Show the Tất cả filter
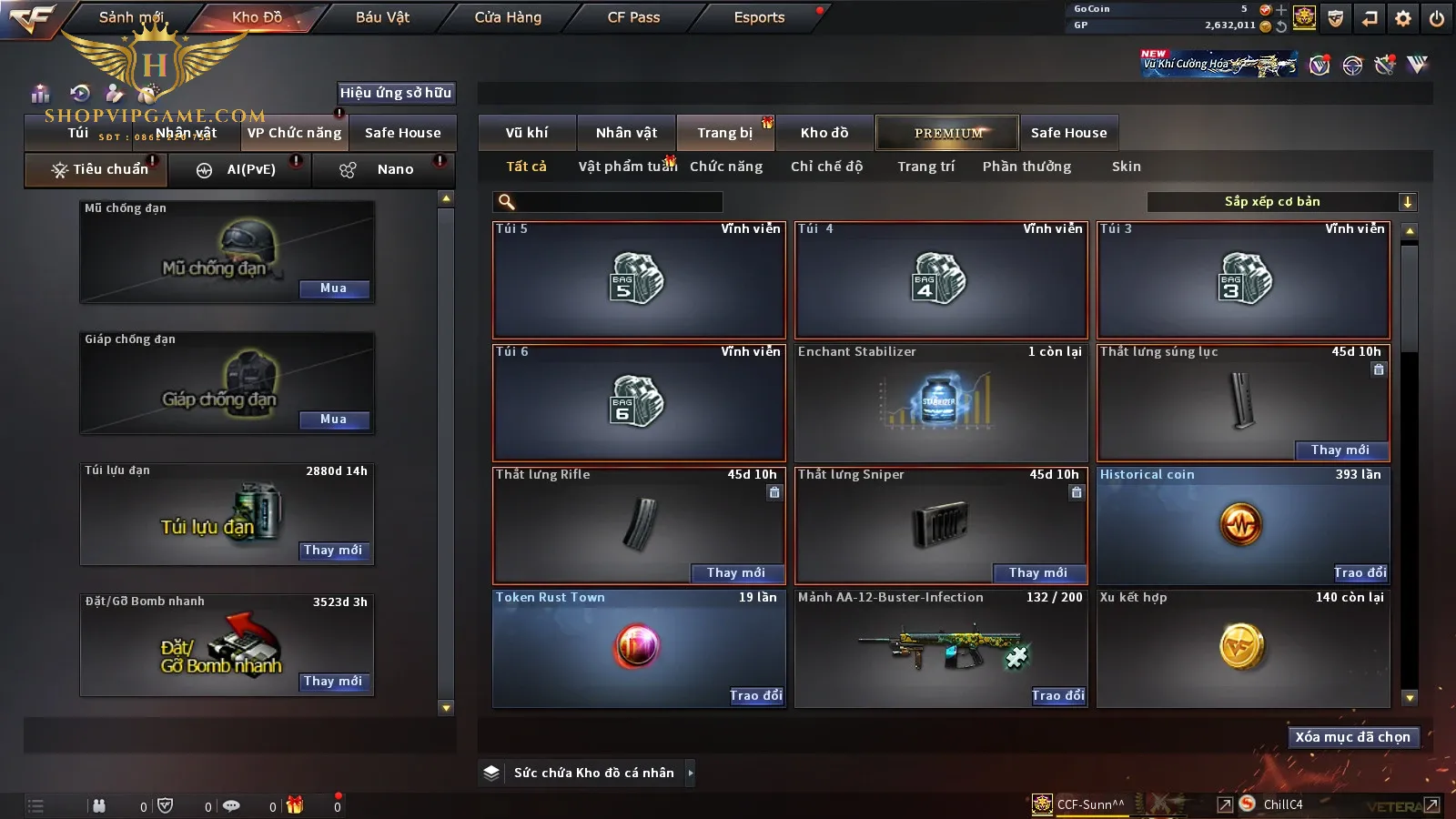Screen dimensions: 1456x819 click(x=526, y=167)
